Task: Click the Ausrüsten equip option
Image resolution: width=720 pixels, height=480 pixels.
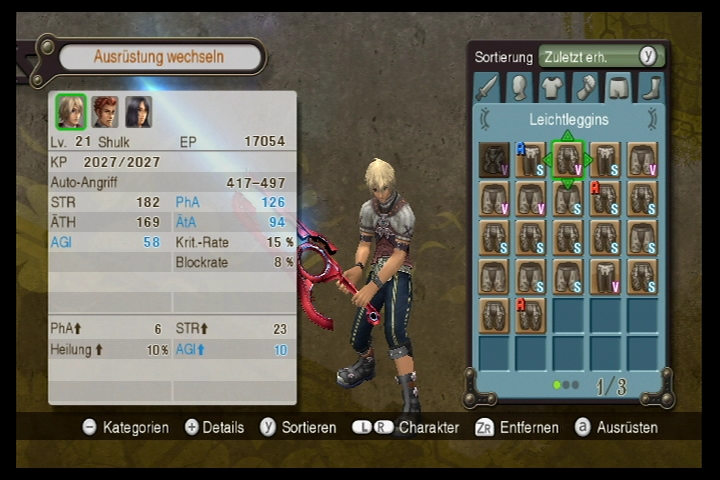Action: pyautogui.click(x=617, y=427)
